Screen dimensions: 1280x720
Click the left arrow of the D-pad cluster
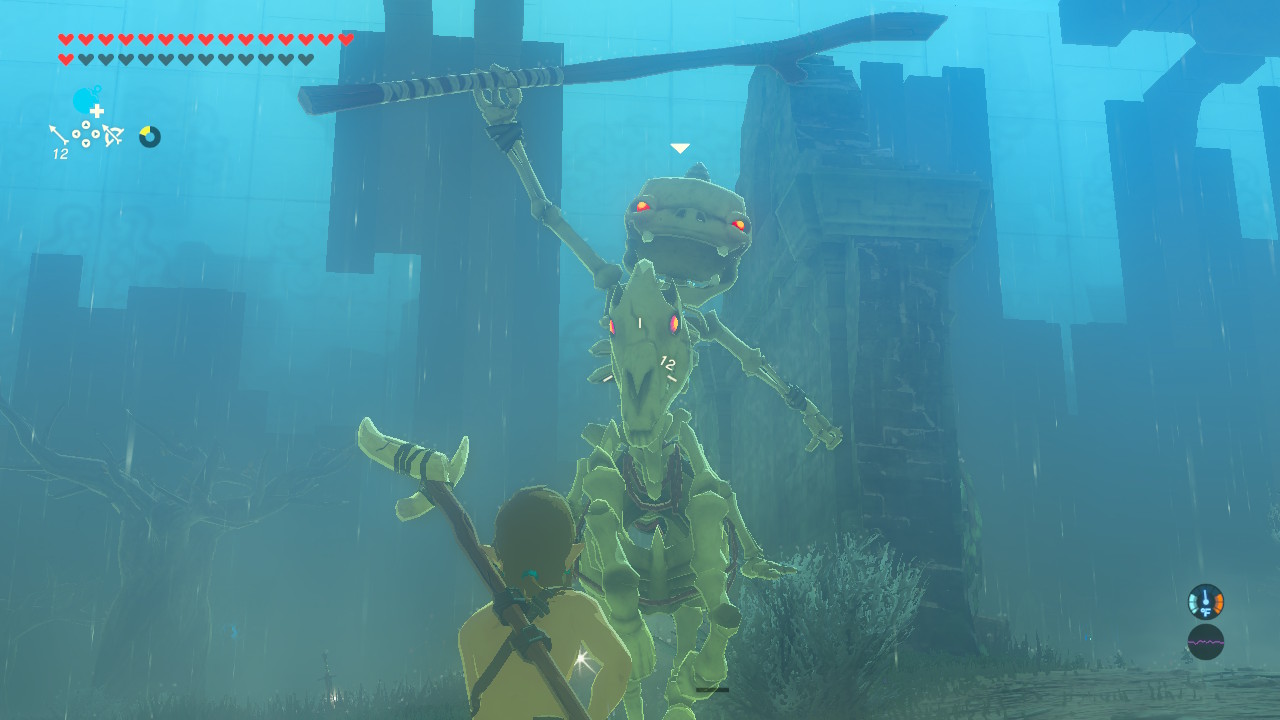point(77,134)
